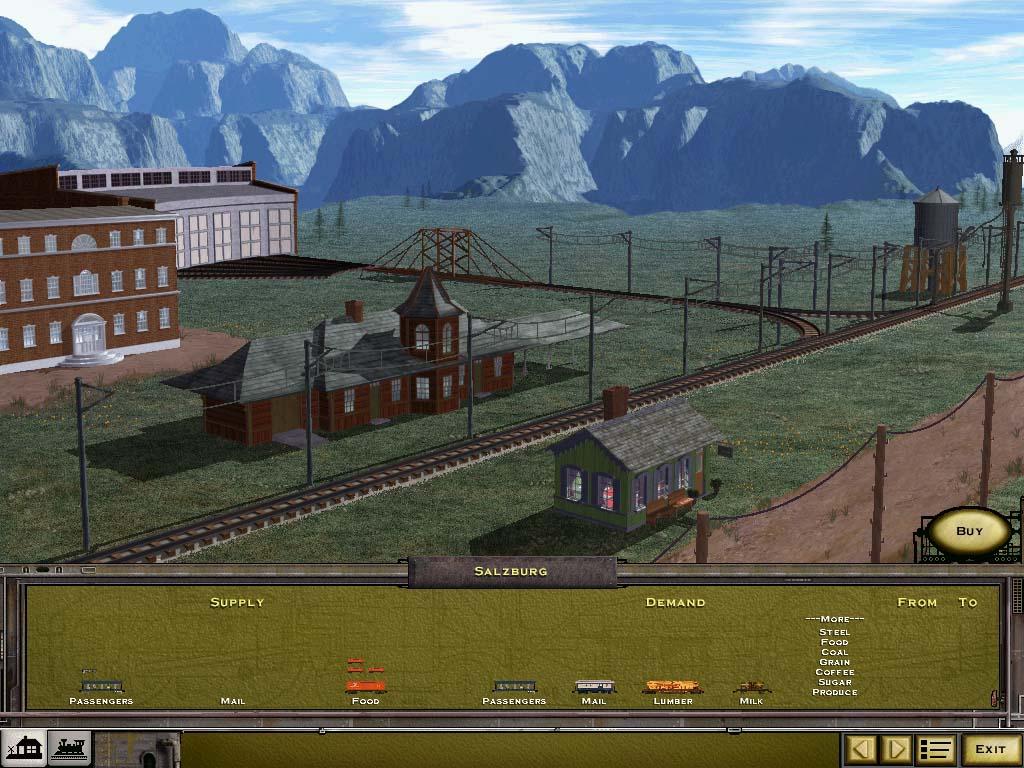
Task: Switch to the locomotive tab
Action: point(69,748)
